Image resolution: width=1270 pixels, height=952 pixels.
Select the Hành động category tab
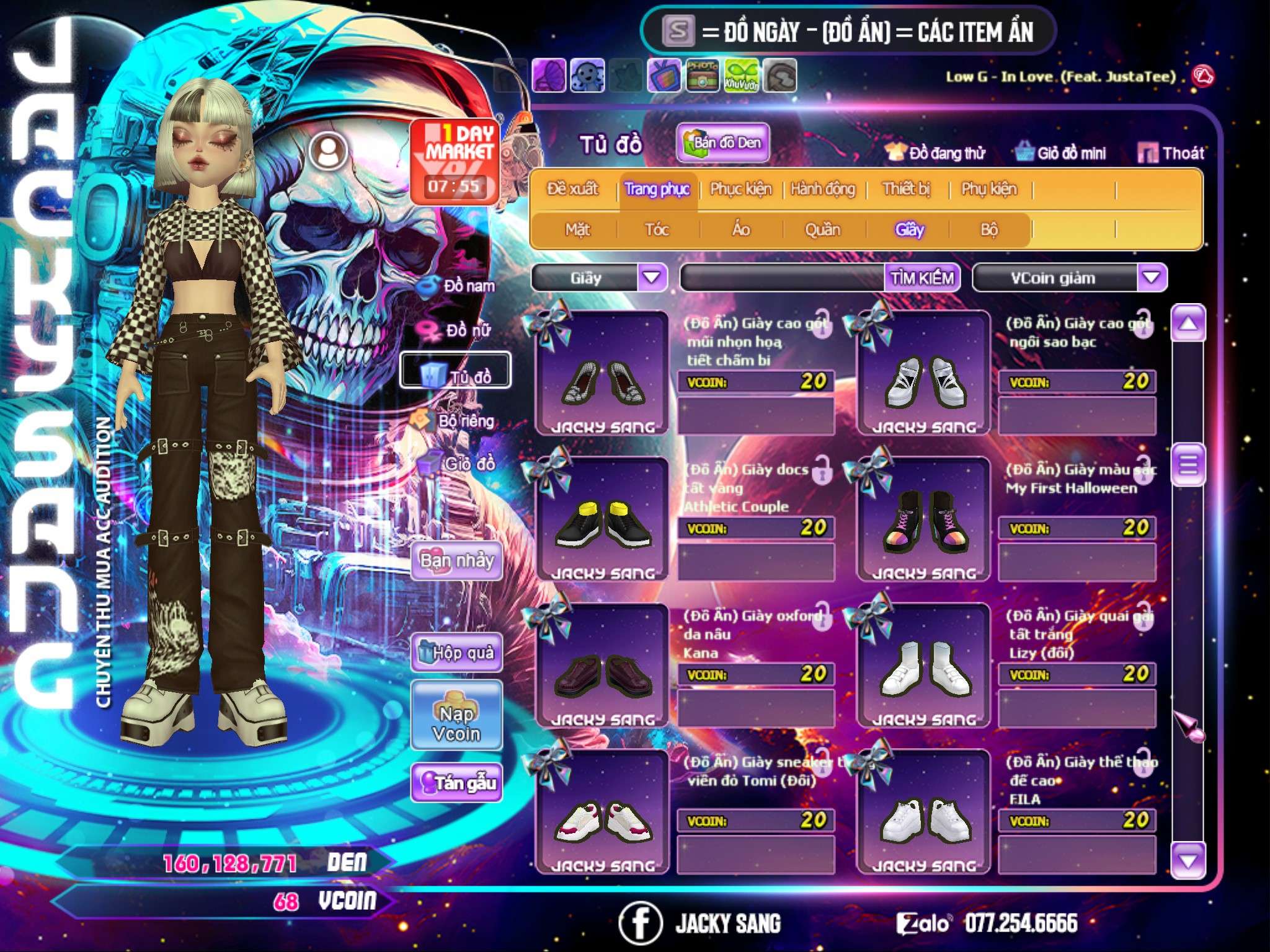(x=823, y=189)
